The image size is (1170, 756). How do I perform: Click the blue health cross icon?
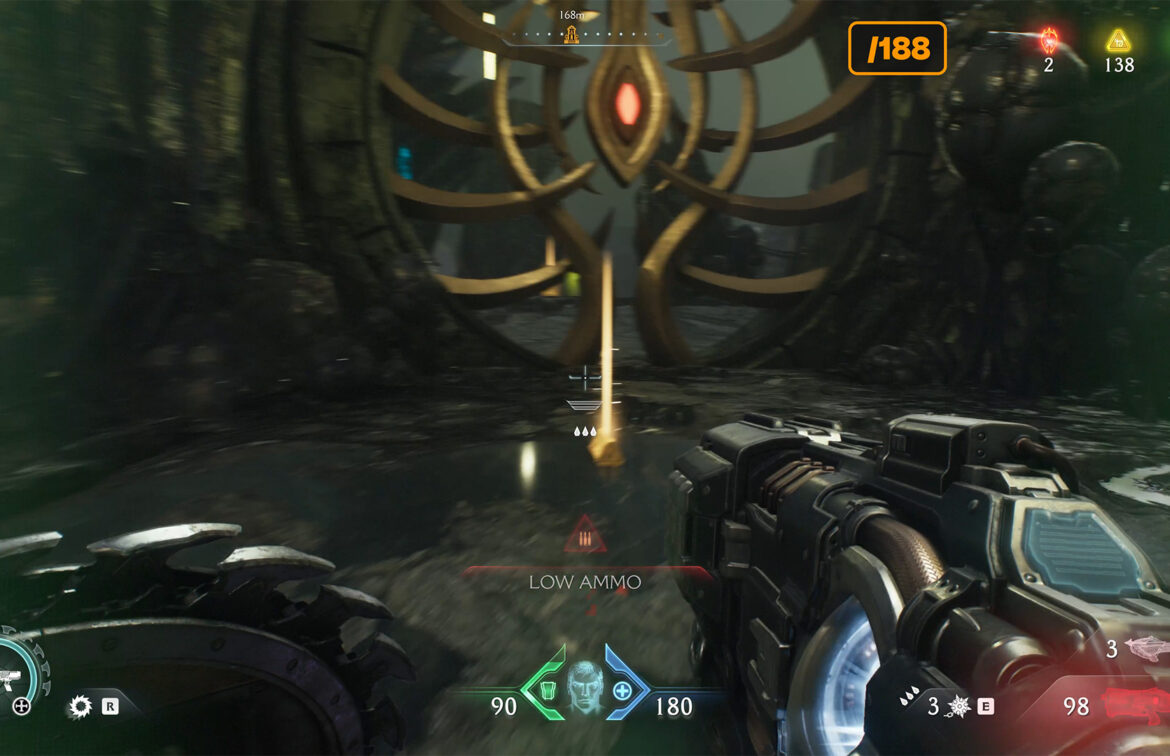pyautogui.click(x=623, y=690)
